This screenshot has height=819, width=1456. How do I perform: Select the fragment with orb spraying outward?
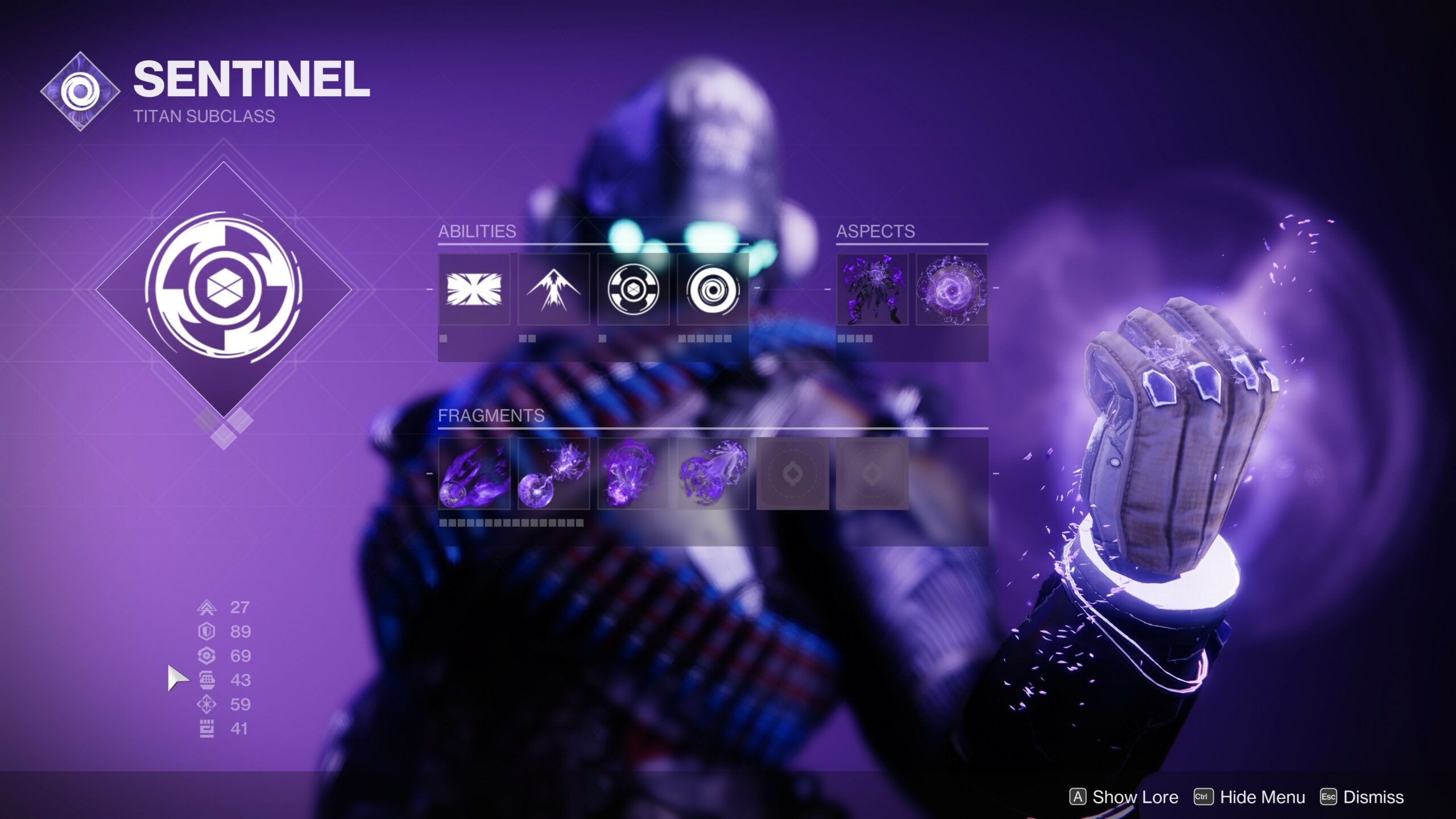tap(713, 473)
